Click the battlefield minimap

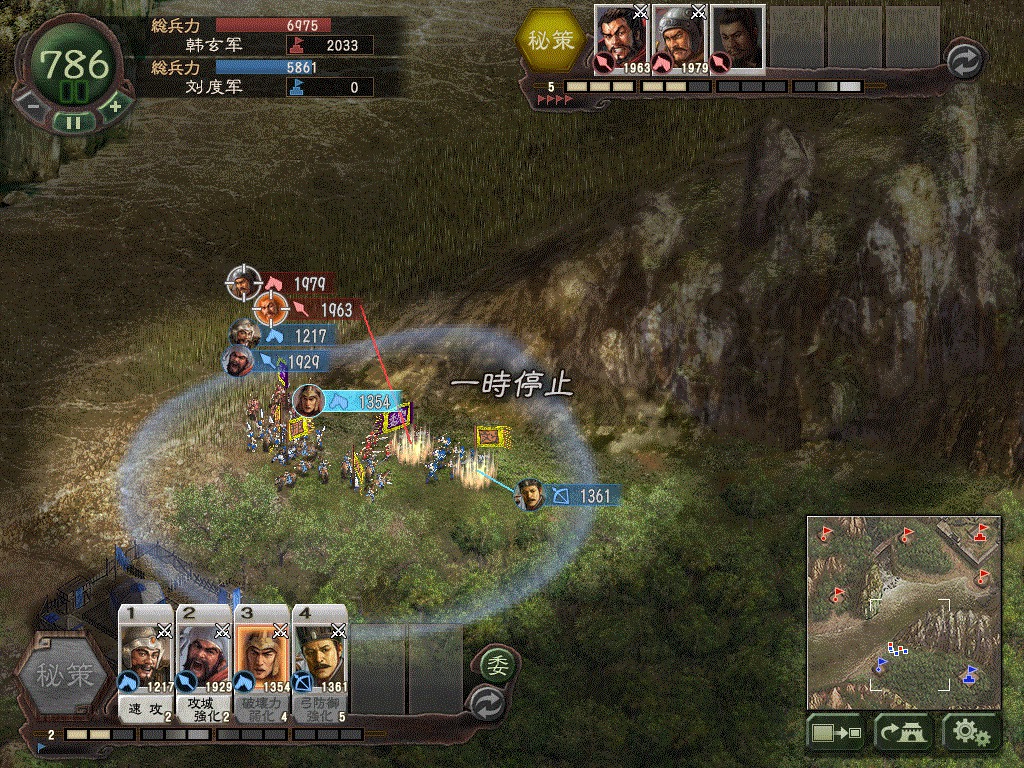(x=904, y=610)
